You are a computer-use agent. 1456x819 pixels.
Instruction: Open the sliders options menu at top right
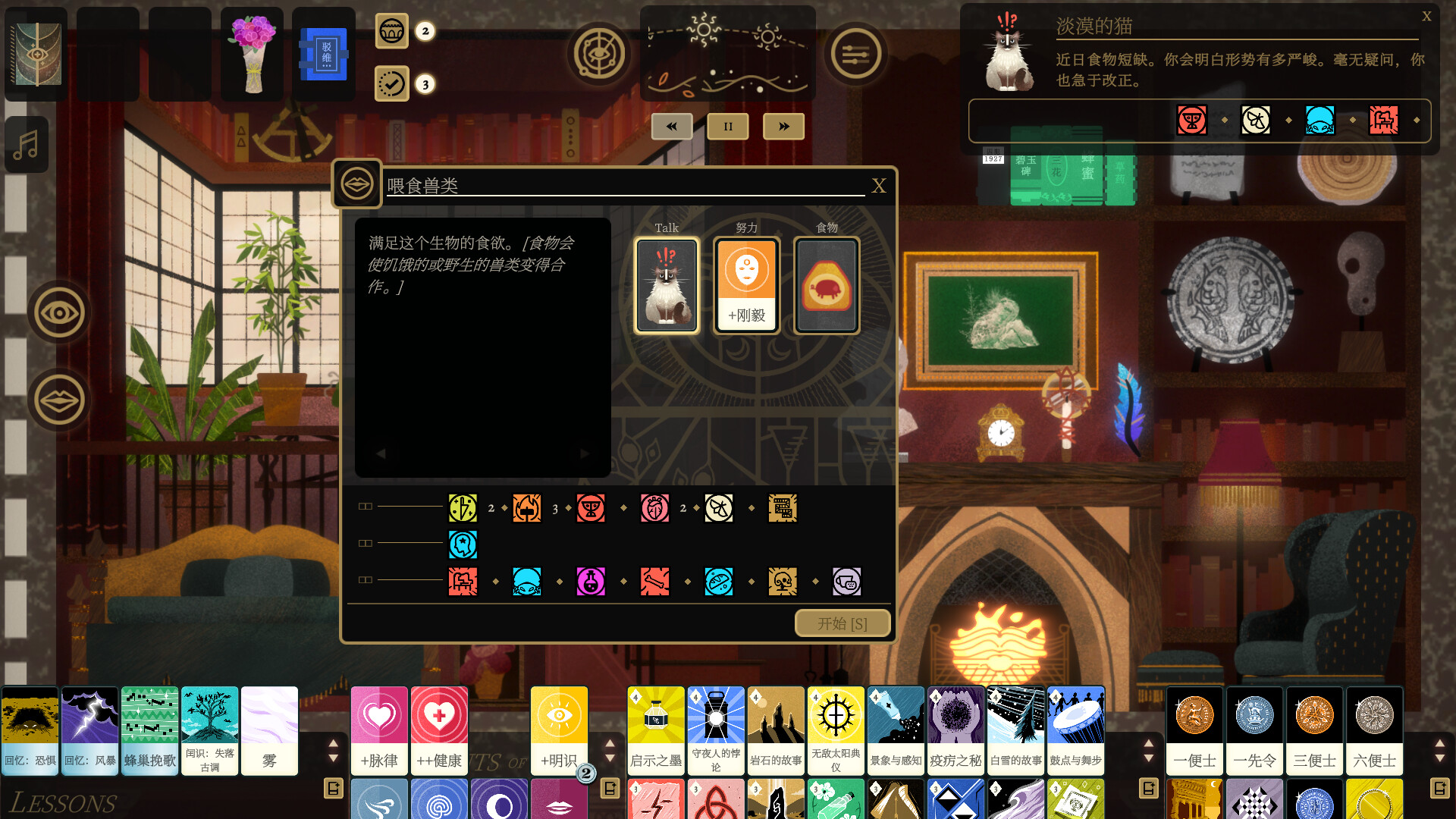pos(856,54)
